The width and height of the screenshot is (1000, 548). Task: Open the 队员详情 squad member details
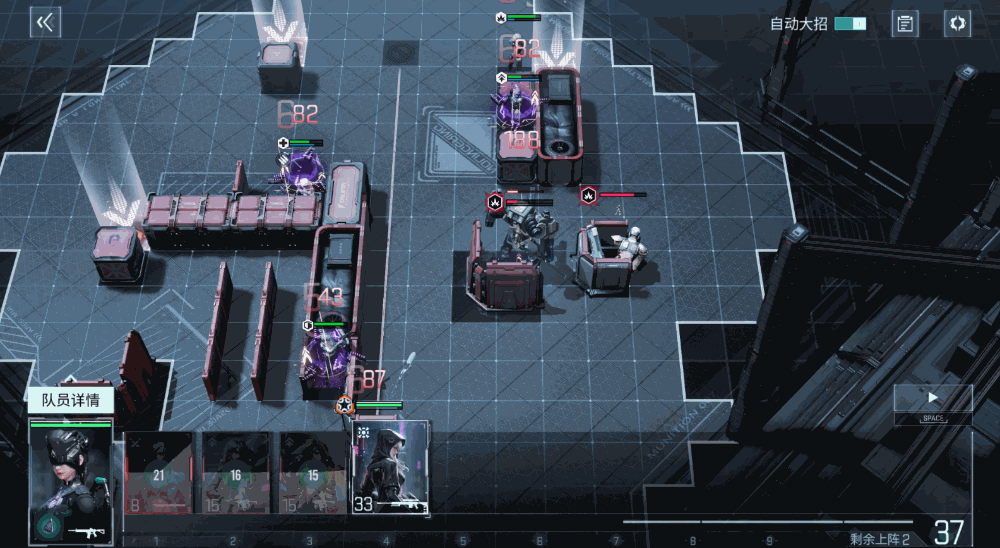pos(70,401)
